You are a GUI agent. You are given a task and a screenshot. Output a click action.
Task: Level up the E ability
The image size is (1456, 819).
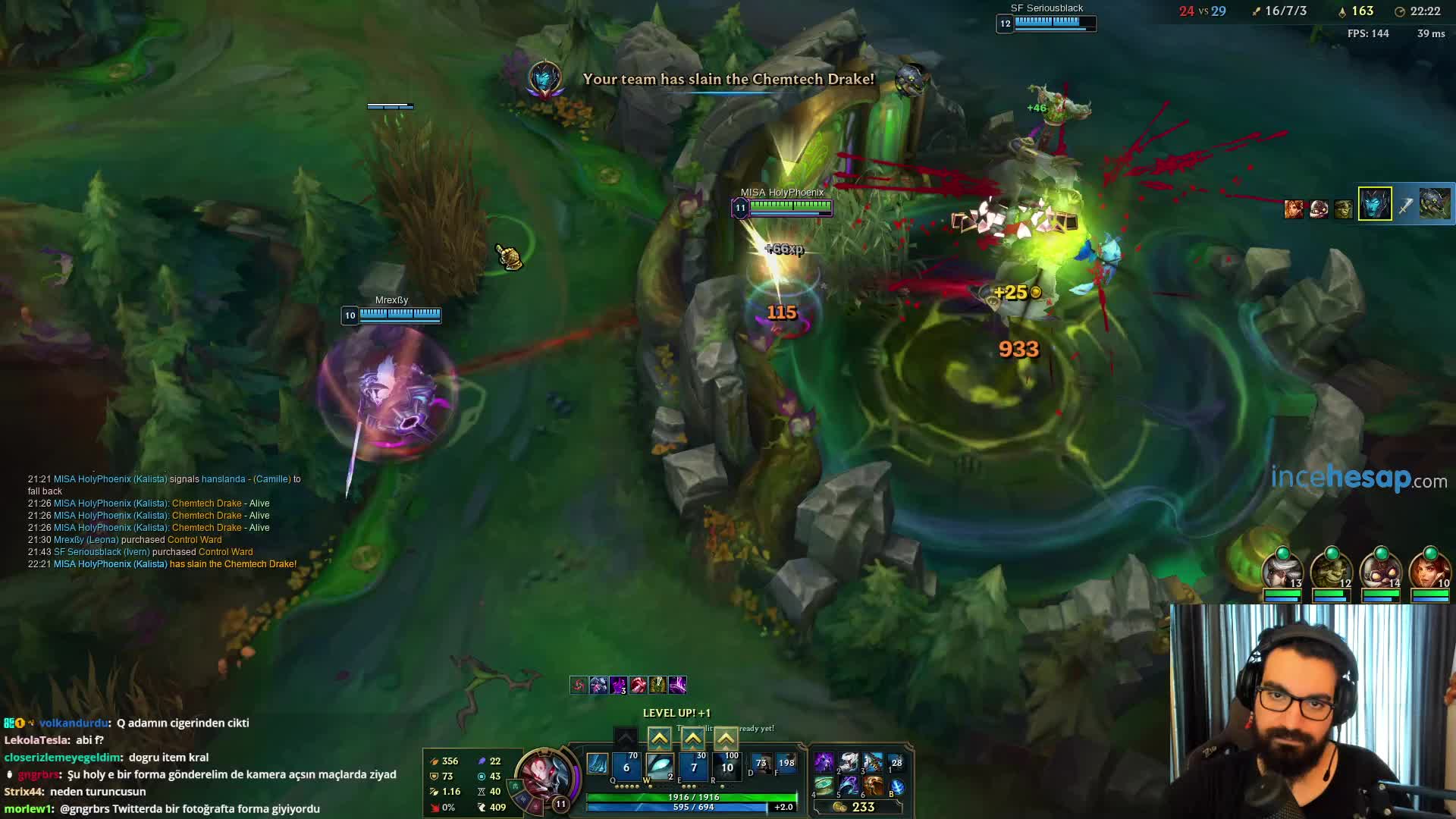[x=692, y=738]
